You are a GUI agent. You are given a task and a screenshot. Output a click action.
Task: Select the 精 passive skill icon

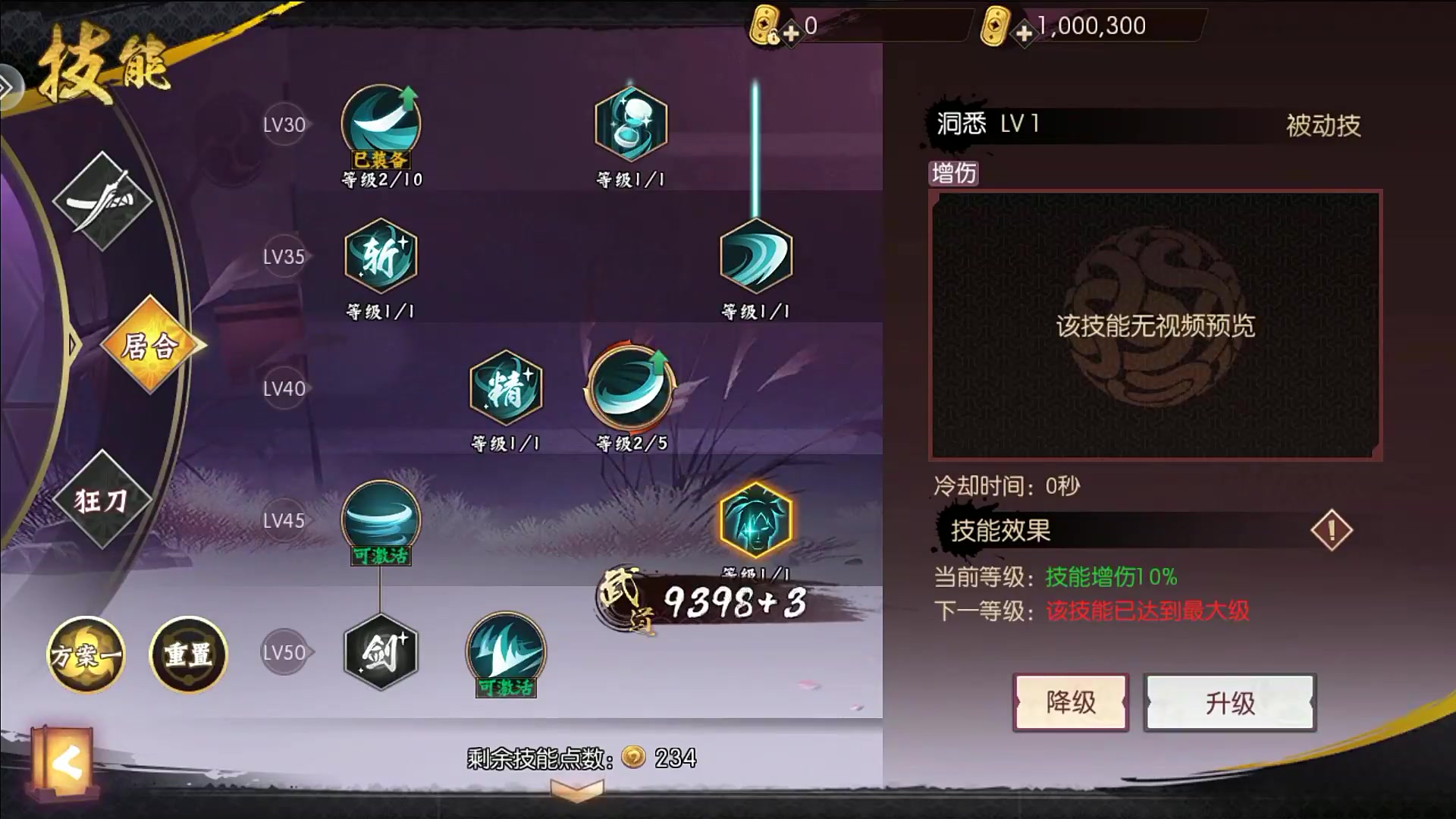tap(506, 388)
